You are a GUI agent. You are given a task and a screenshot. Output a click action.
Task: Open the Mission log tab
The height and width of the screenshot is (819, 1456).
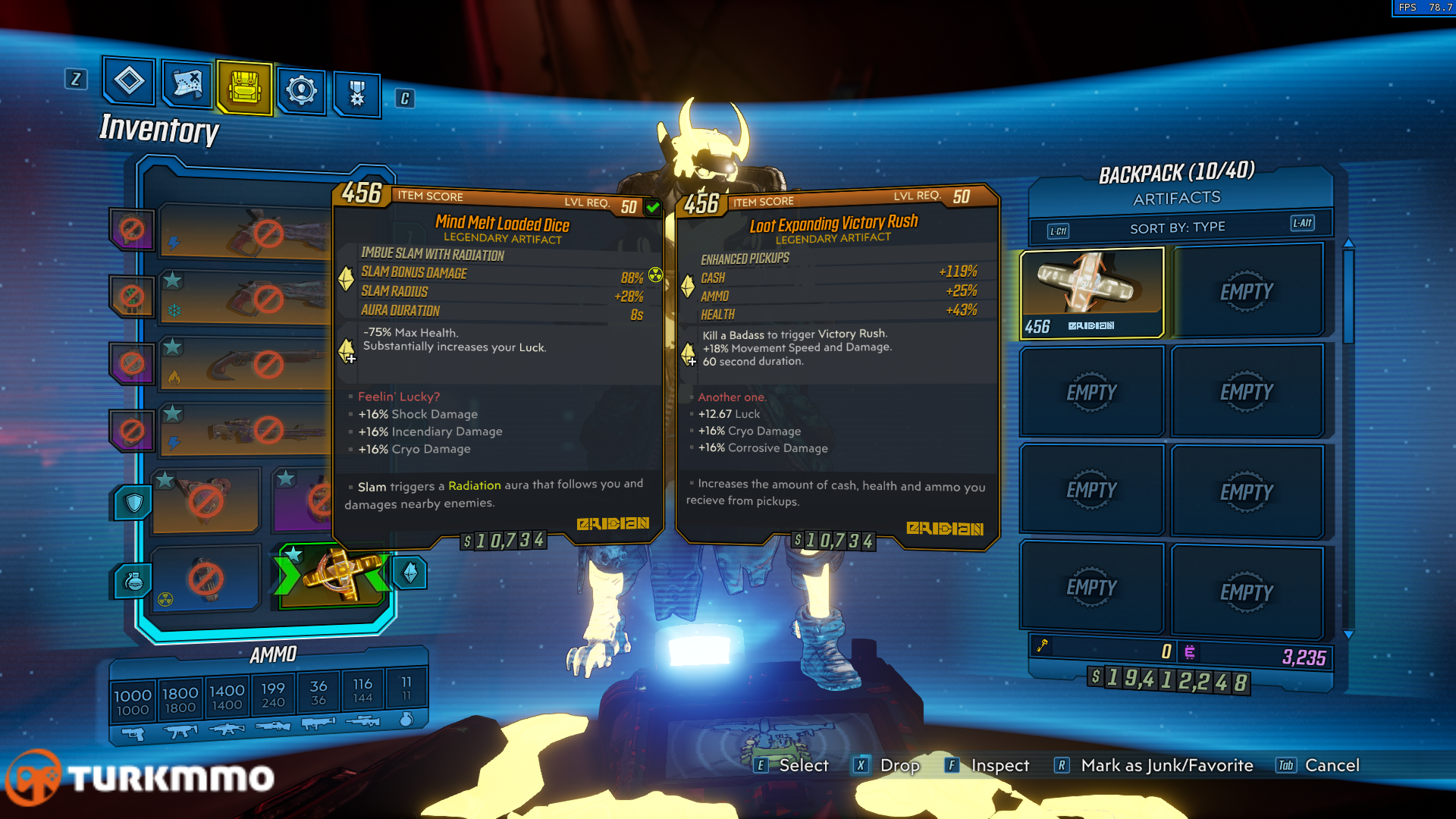click(129, 80)
